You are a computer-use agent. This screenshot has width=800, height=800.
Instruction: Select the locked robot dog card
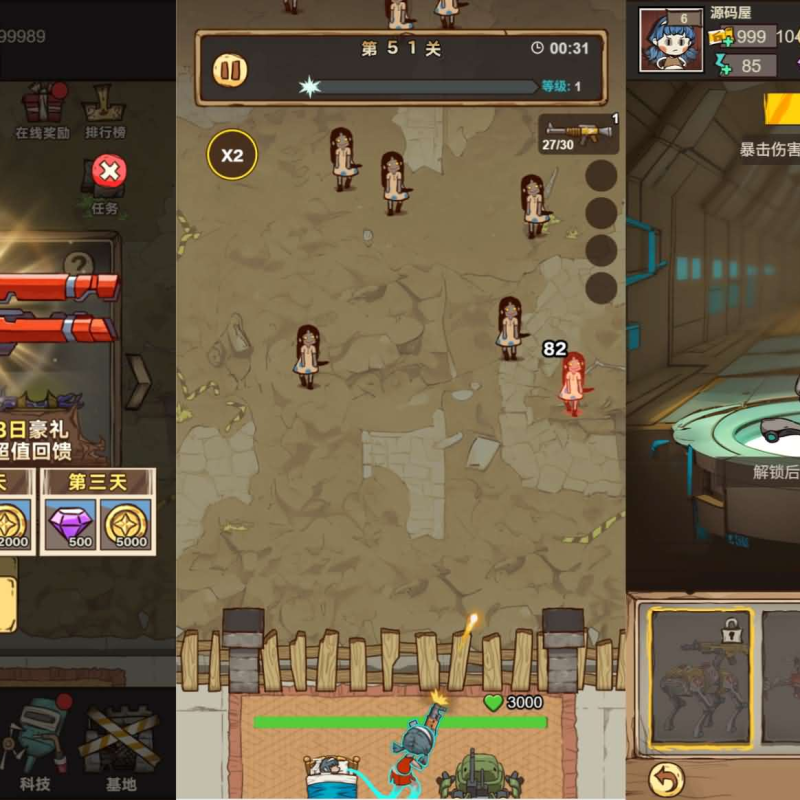coord(700,678)
